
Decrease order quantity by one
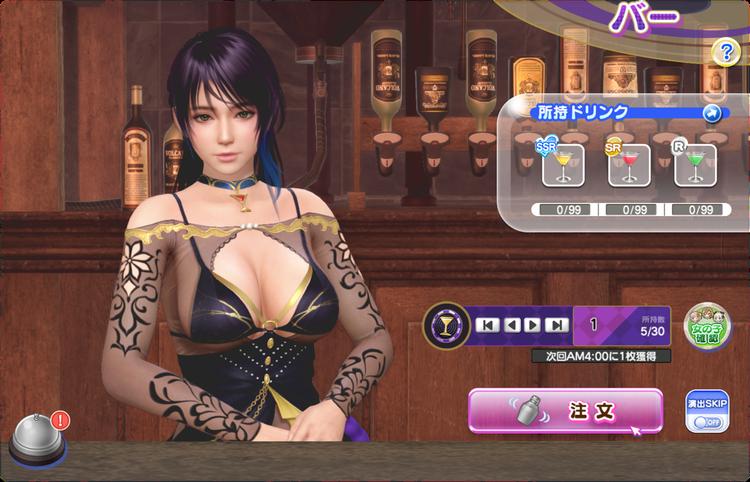(x=511, y=325)
